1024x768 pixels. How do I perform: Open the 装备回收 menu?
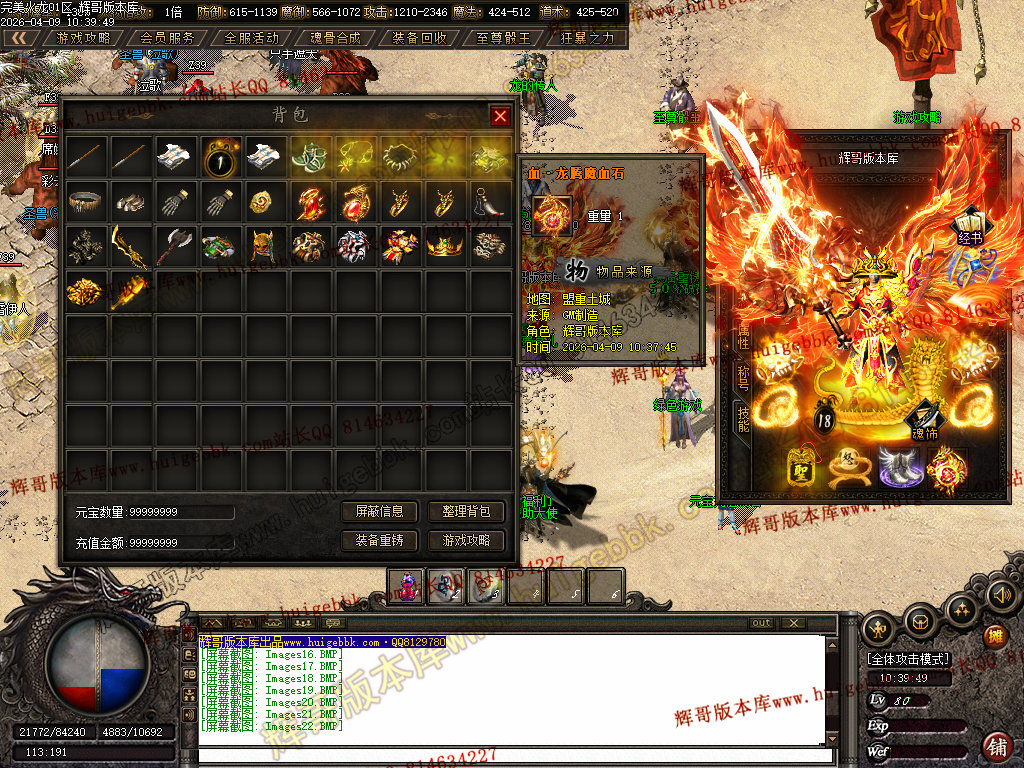point(419,38)
